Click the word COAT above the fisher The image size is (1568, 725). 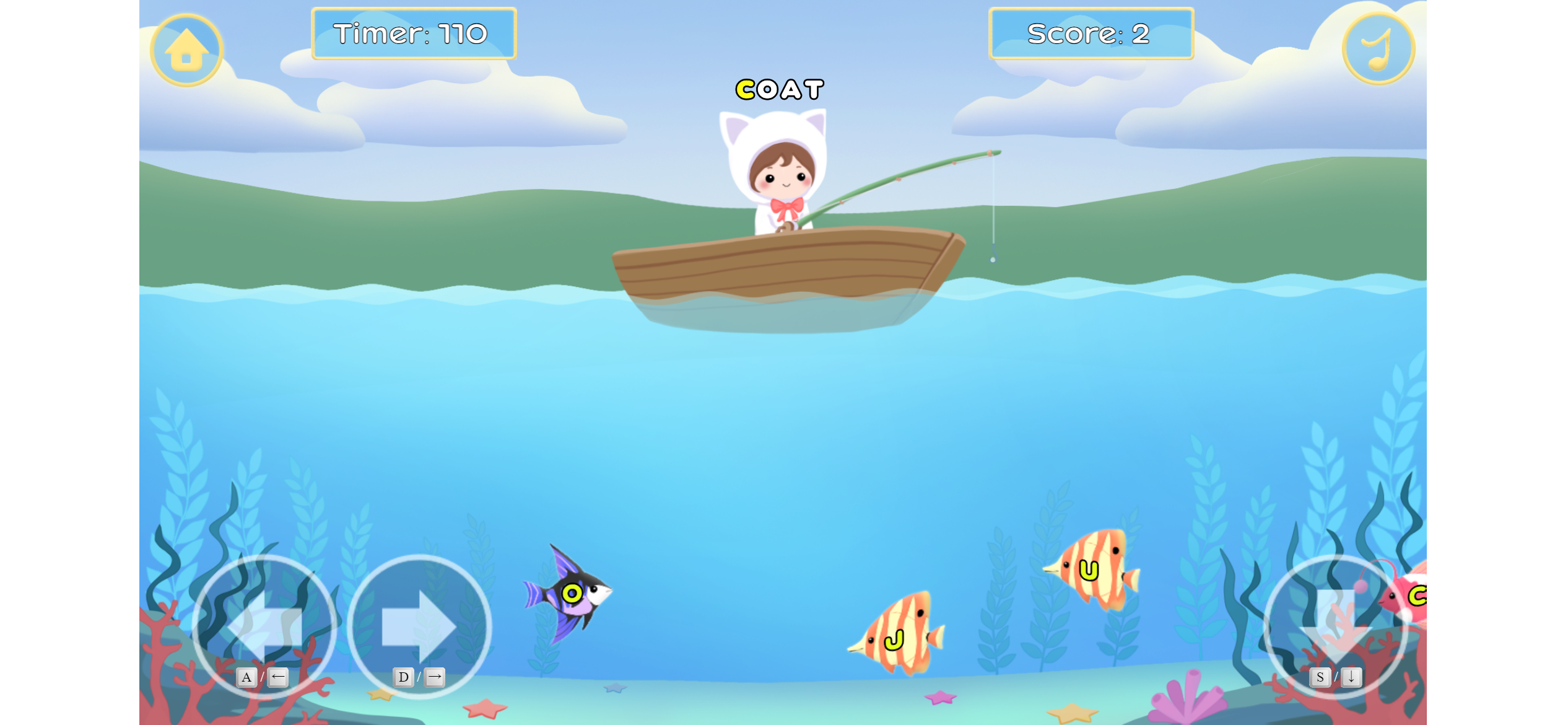(x=779, y=89)
